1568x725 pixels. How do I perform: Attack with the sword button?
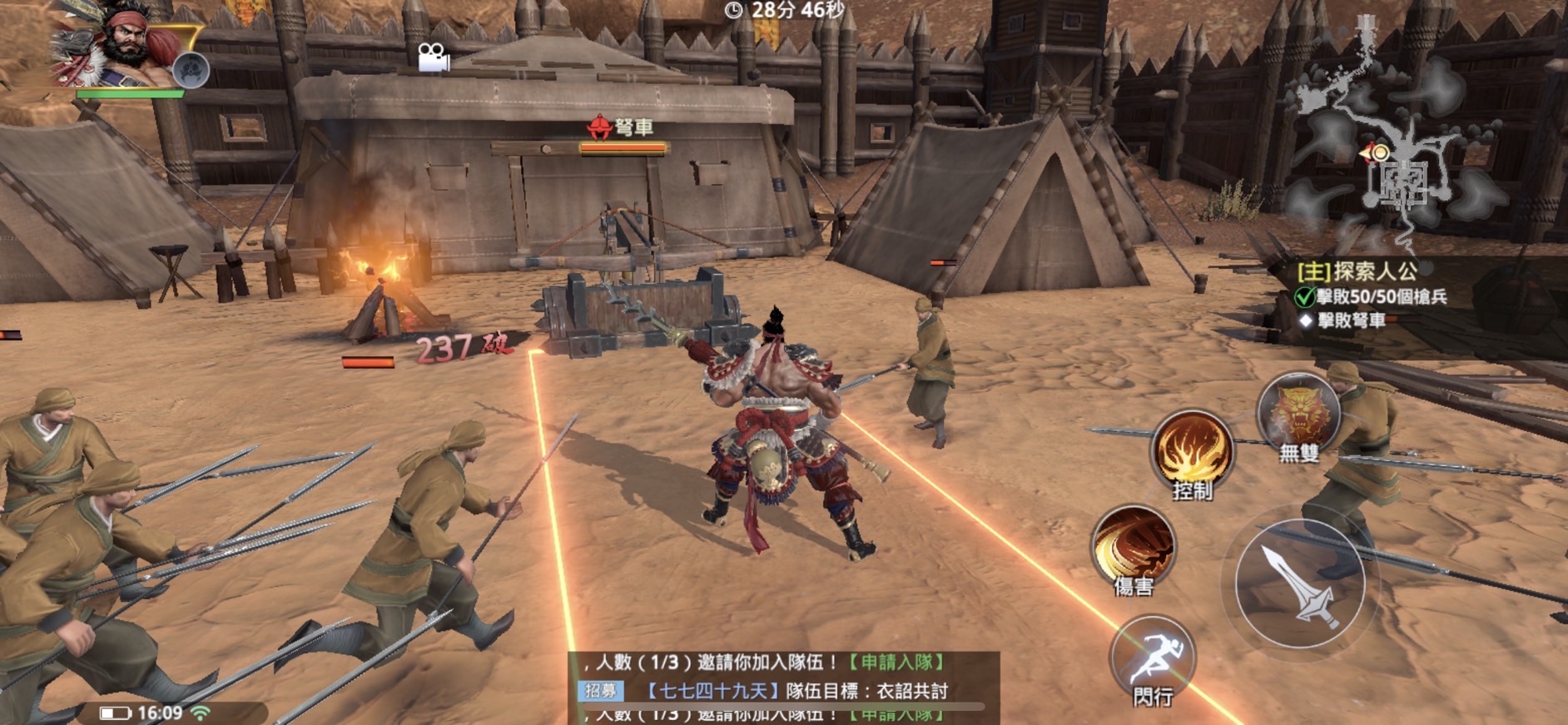[1299, 584]
